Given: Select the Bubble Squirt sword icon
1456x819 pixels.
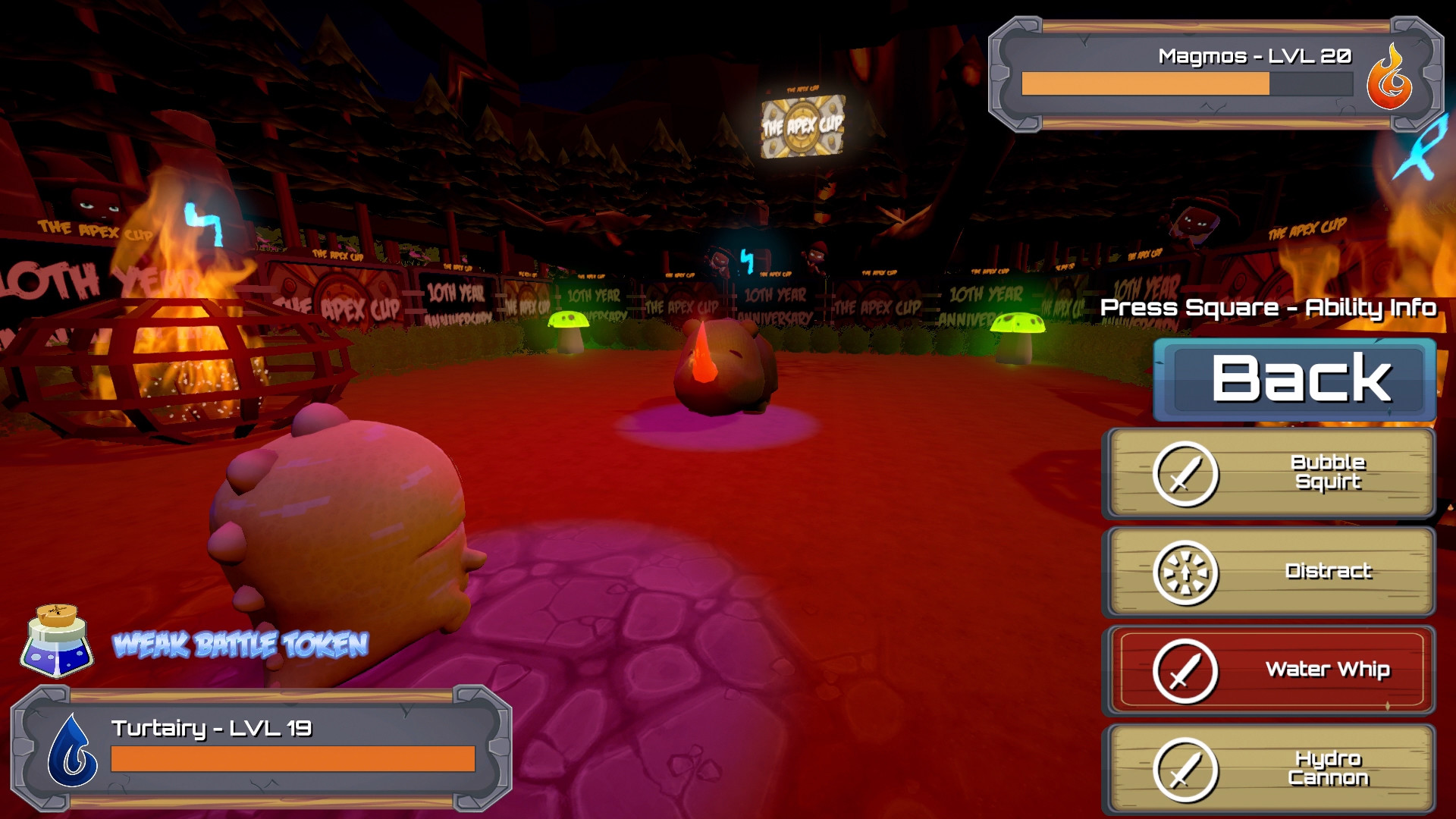Looking at the screenshot, I should pos(1185,472).
